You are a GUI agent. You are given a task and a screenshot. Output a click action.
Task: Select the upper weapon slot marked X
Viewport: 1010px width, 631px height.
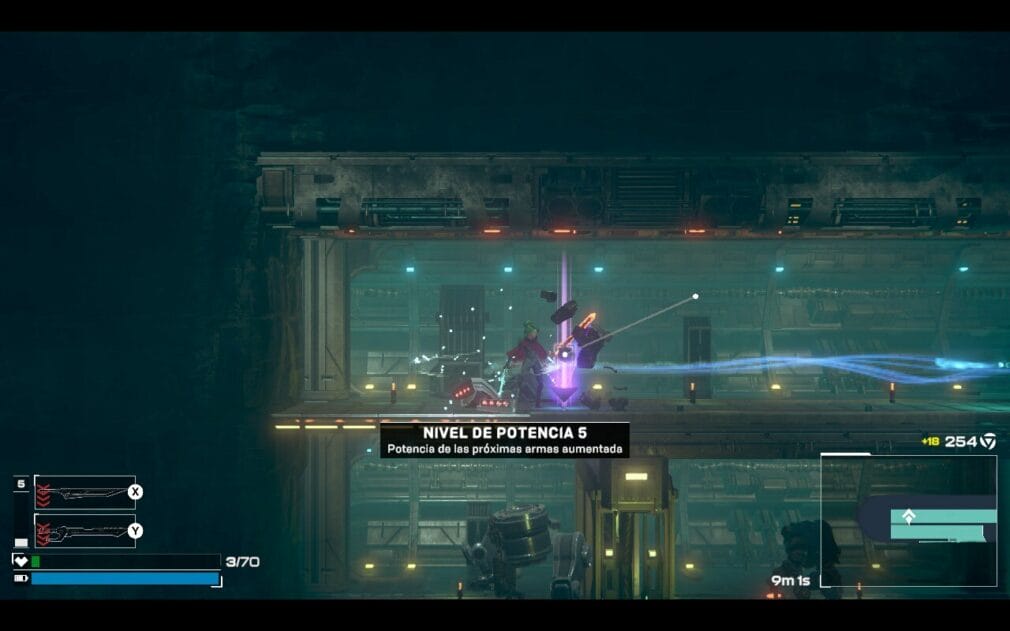click(x=85, y=492)
